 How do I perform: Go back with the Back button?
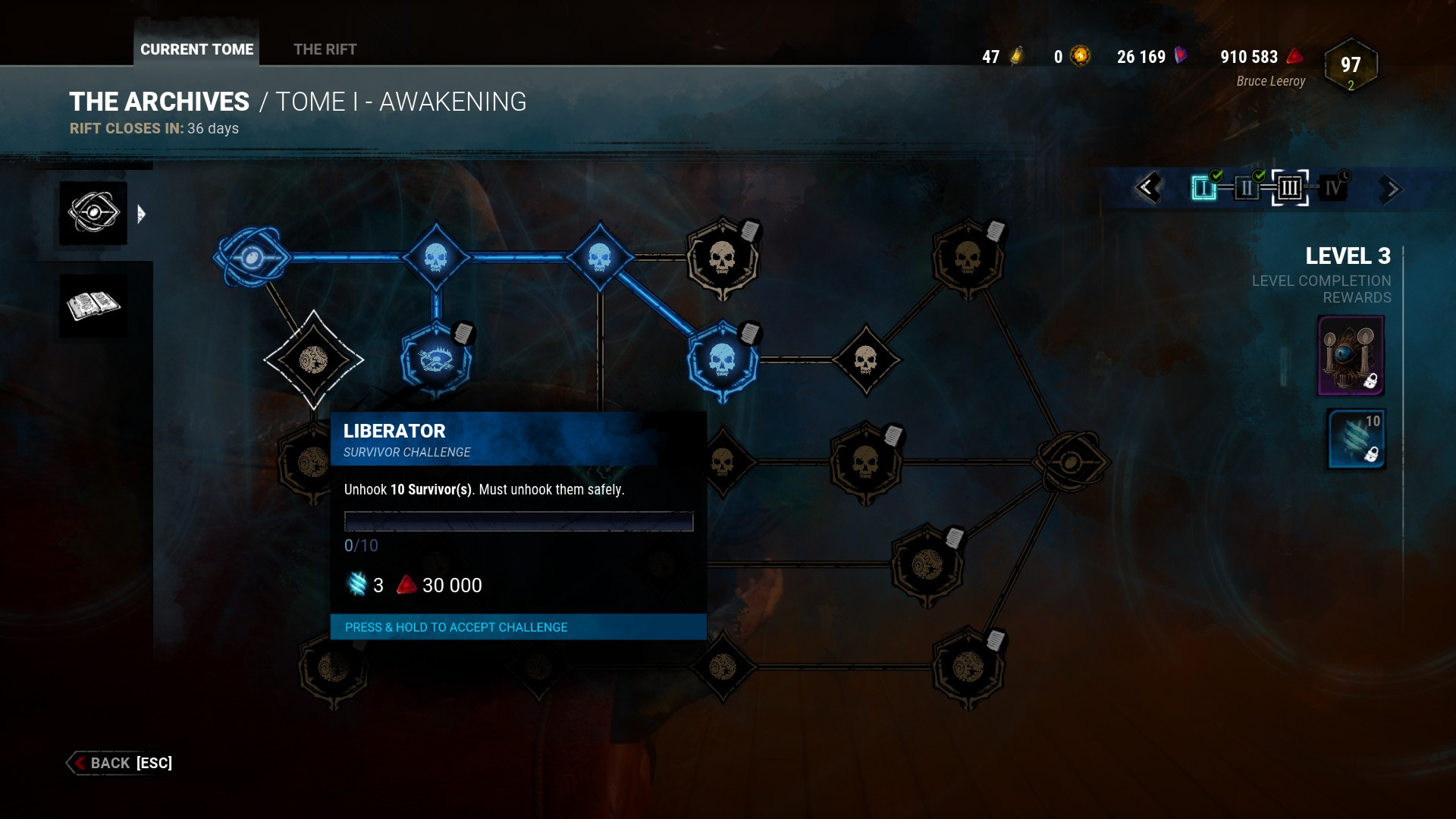point(121,763)
